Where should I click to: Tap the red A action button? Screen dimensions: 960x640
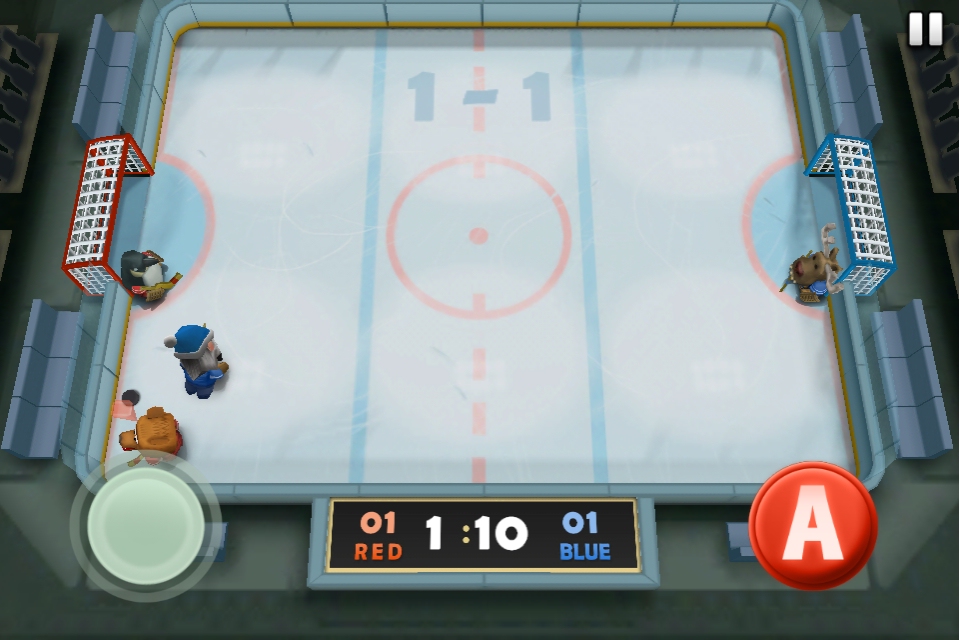click(x=812, y=524)
